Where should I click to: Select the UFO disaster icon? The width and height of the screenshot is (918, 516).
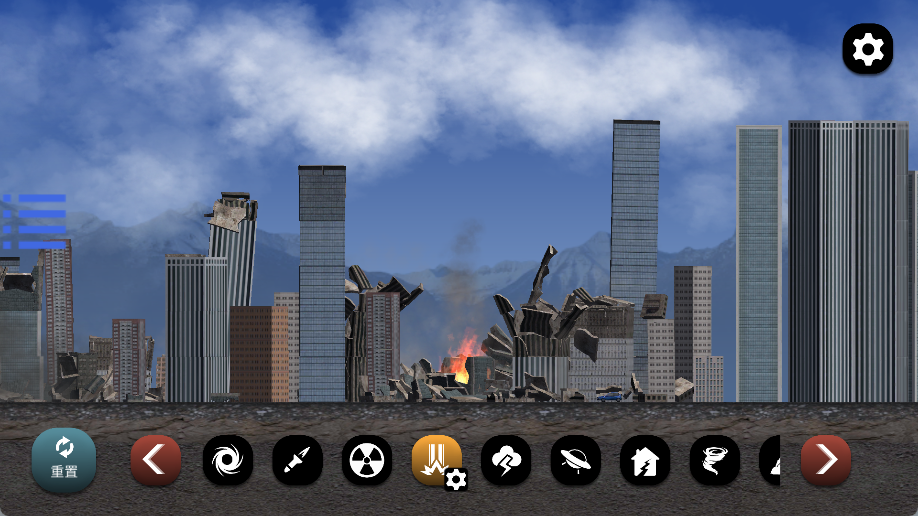[575, 460]
